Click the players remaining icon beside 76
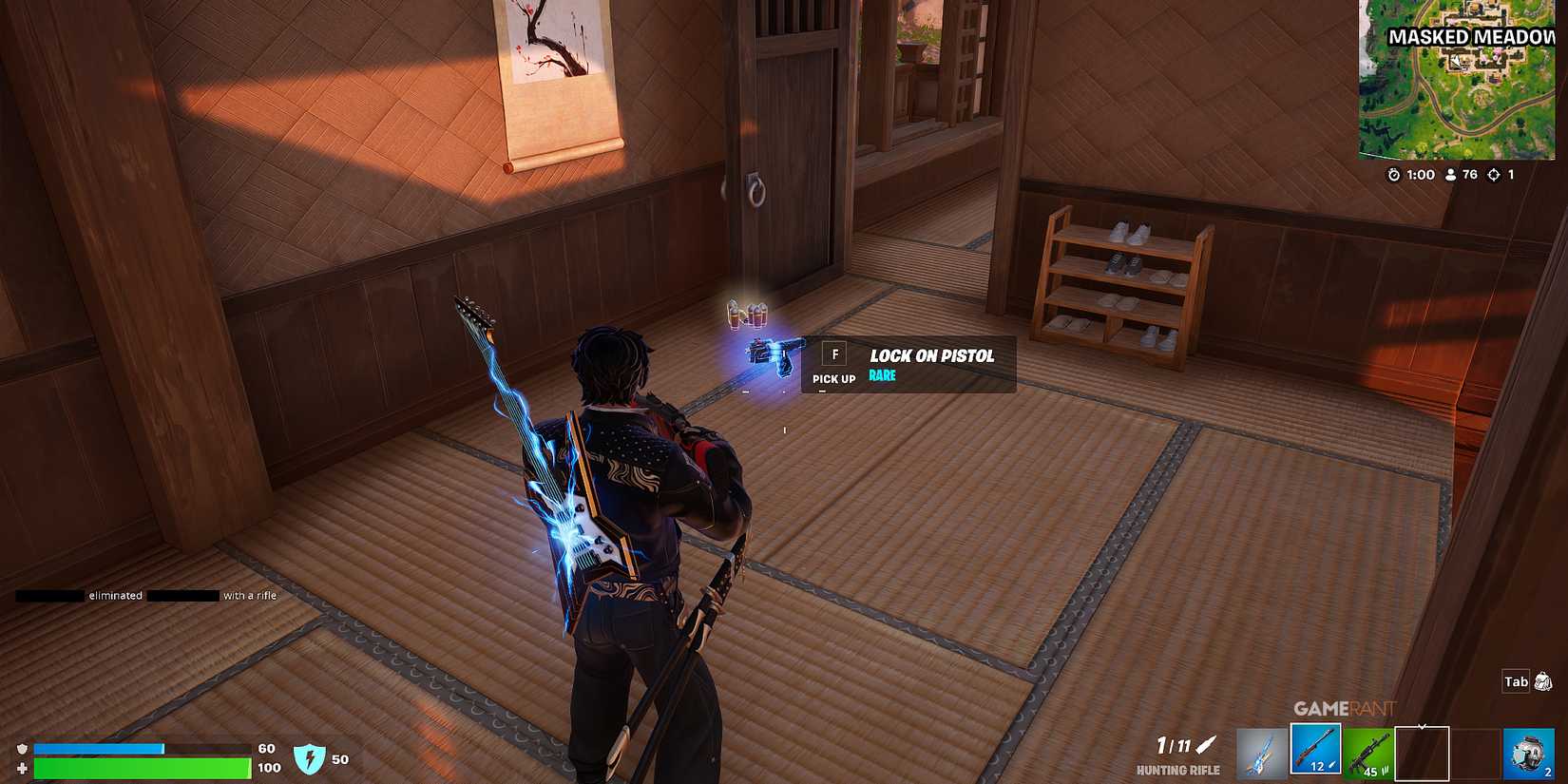 (1450, 175)
